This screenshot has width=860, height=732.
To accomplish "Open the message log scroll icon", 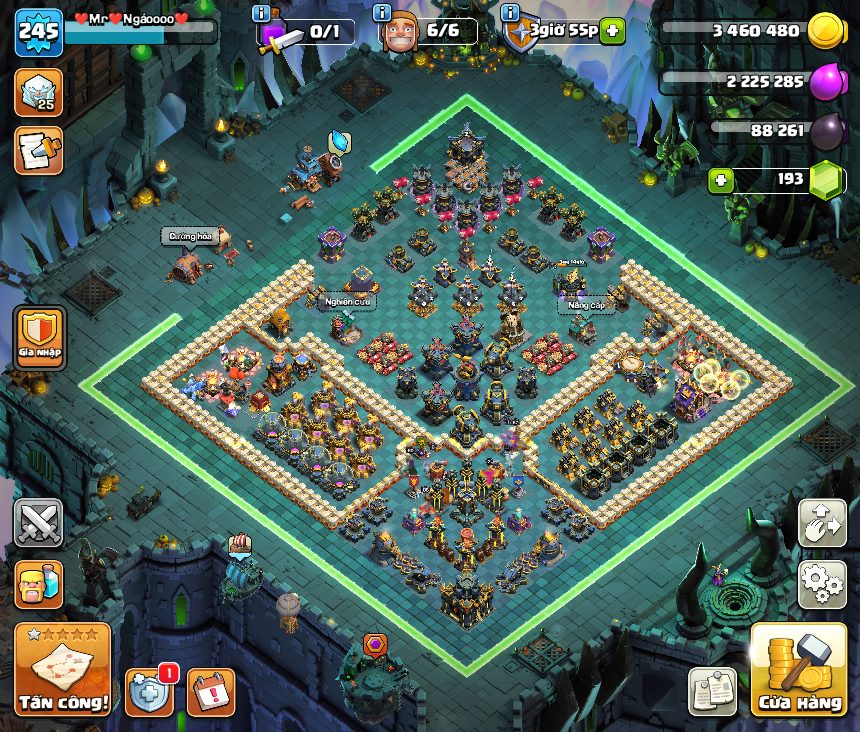I will click(x=38, y=150).
